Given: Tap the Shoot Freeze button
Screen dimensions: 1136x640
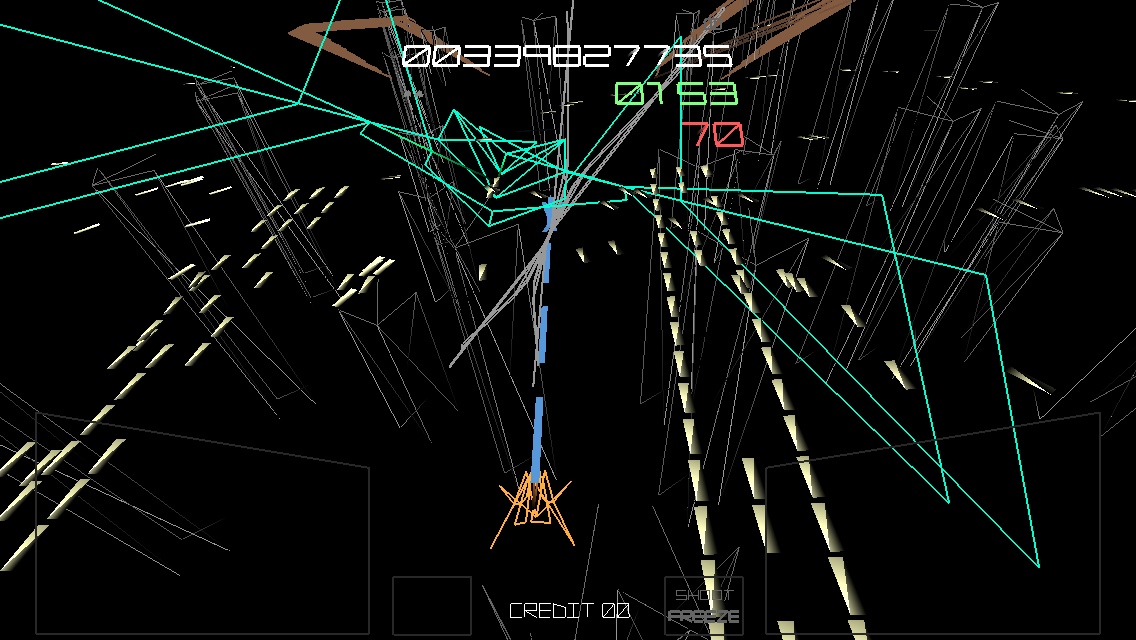Looking at the screenshot, I should click(704, 606).
